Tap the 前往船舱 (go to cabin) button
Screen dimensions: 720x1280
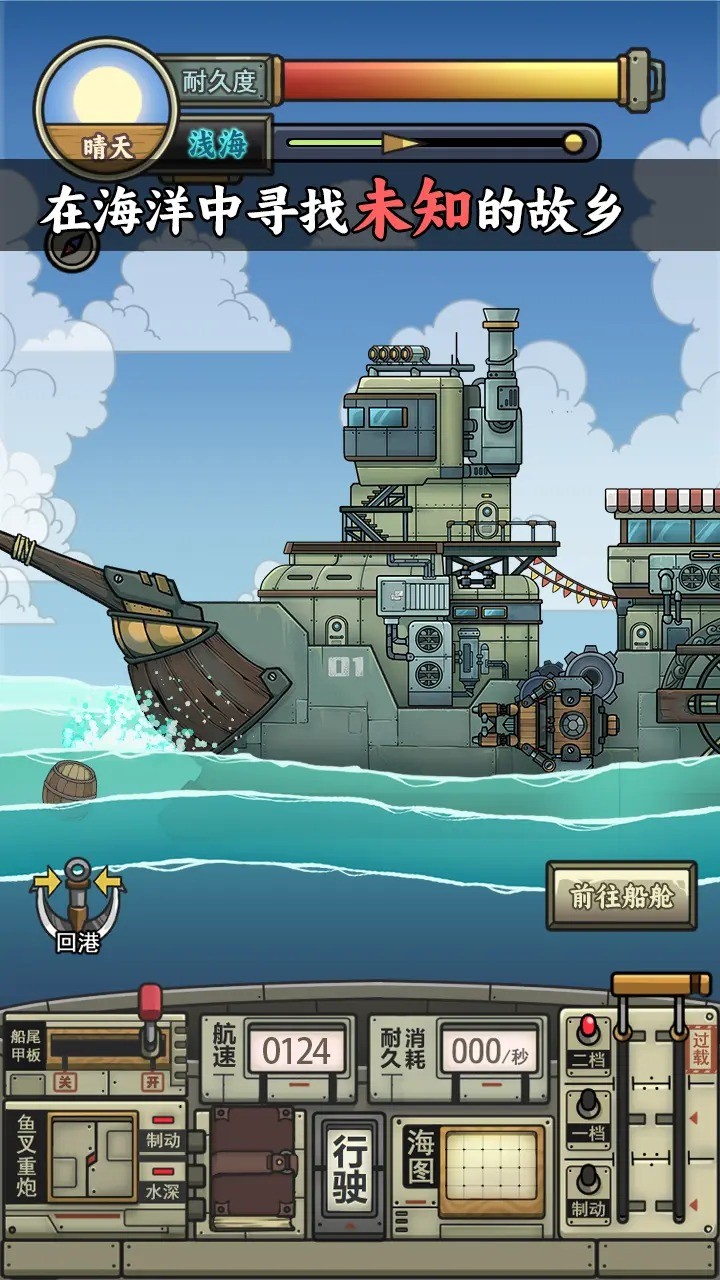point(621,896)
